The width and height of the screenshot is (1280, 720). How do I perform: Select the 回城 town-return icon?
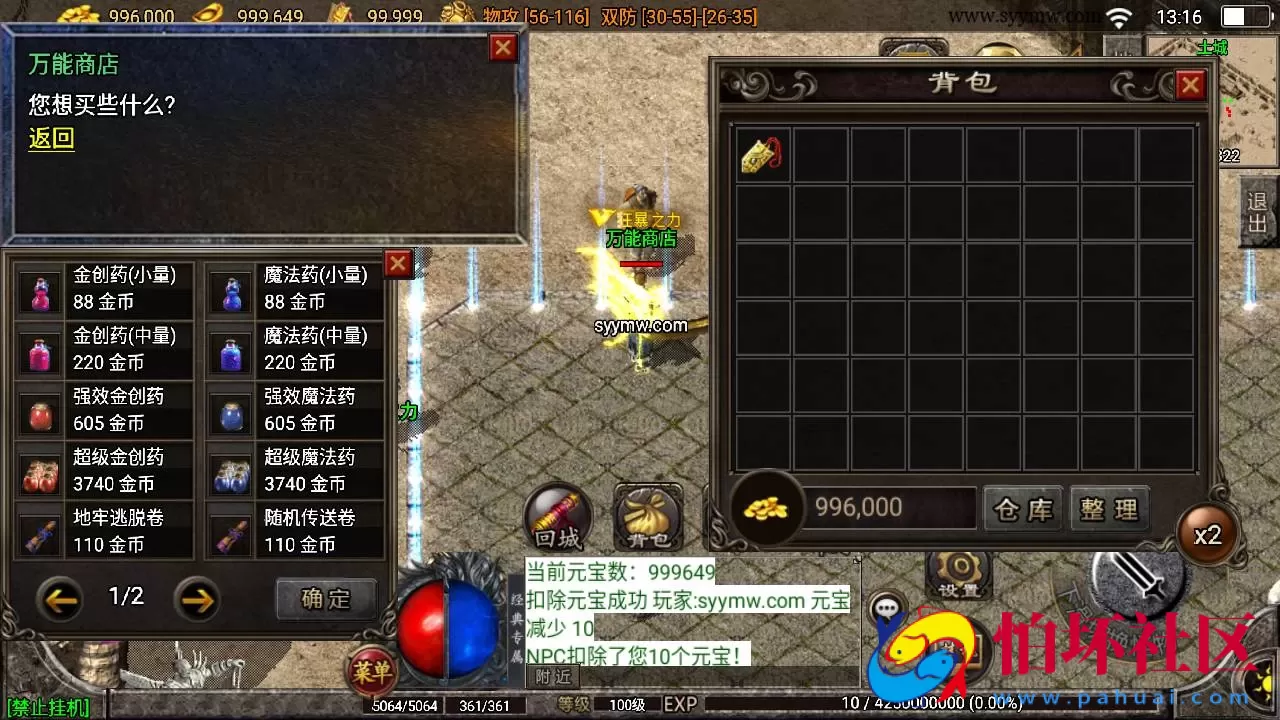pos(557,517)
